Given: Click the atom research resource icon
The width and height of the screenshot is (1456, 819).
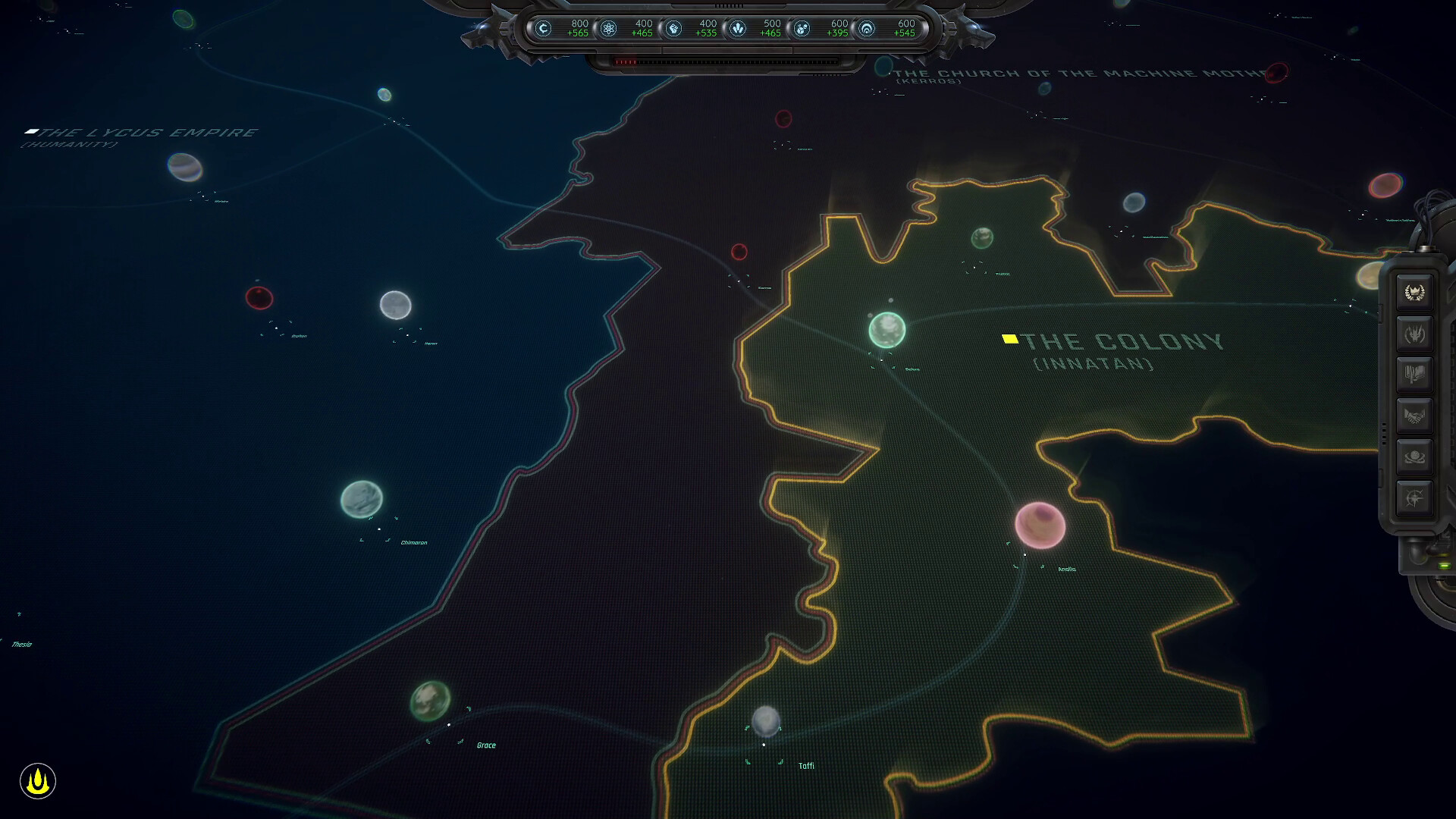Looking at the screenshot, I should 608,29.
